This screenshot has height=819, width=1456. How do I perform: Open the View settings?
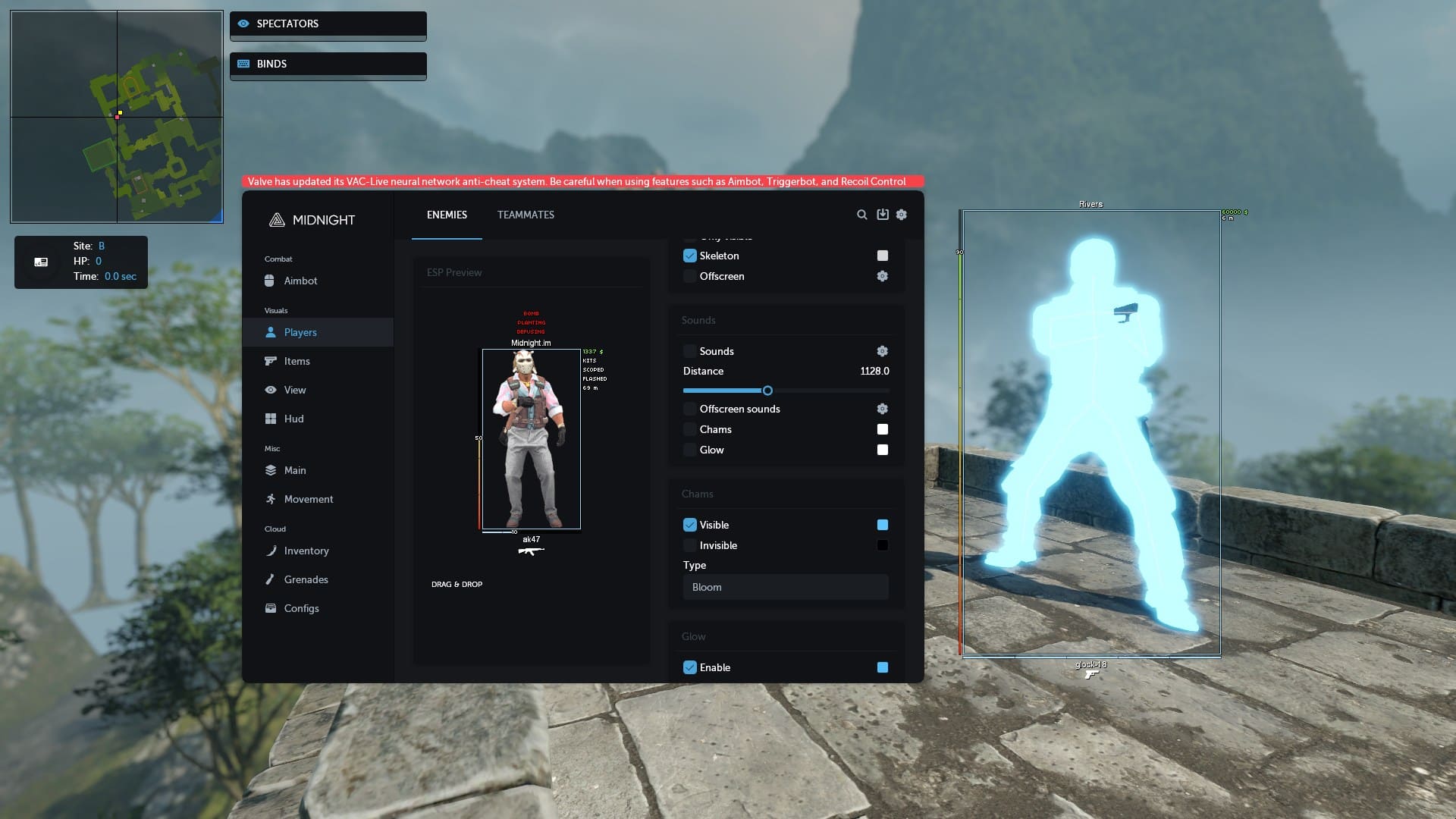pos(294,390)
